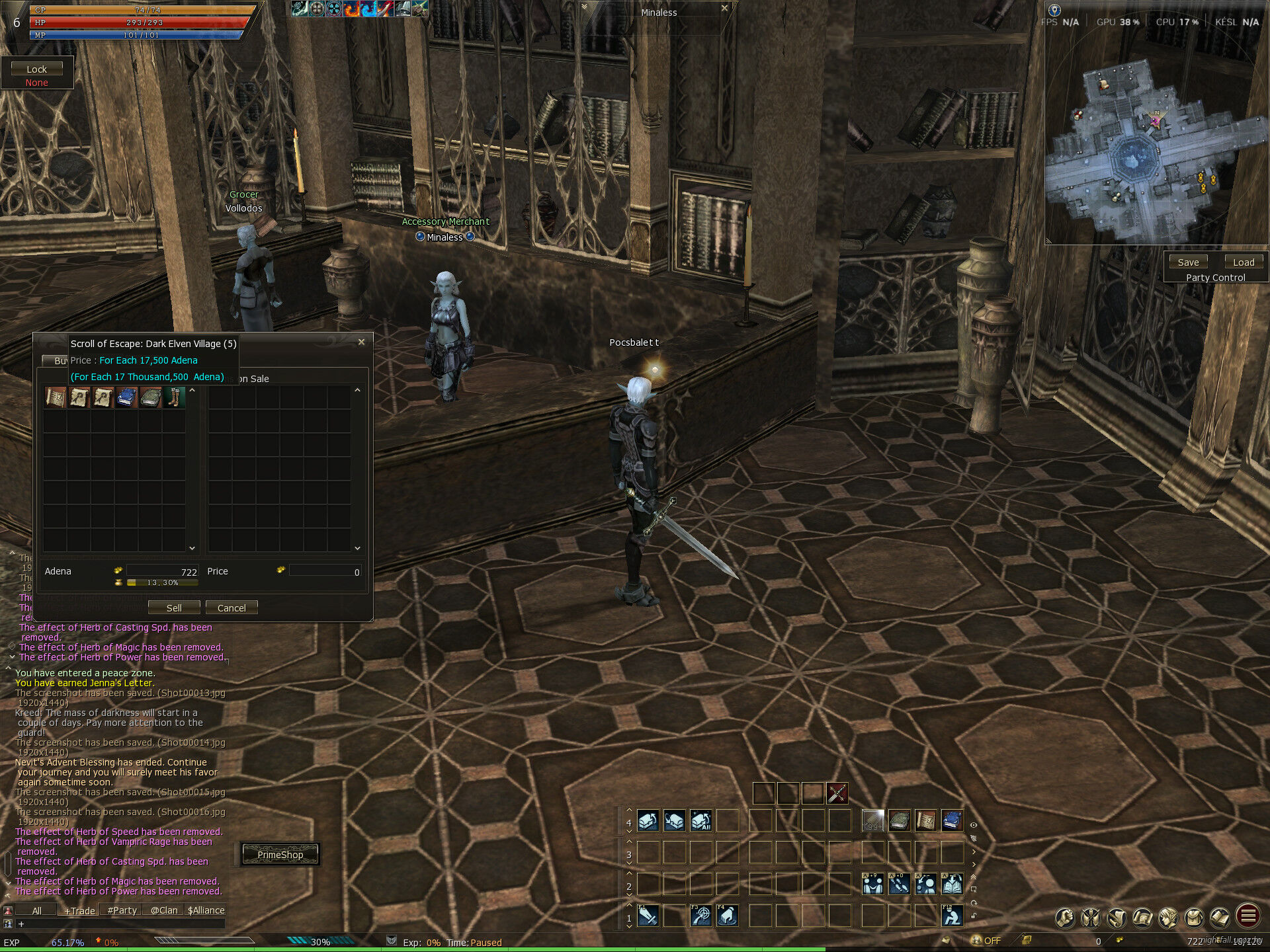Activate the F12 sit action slot
The image size is (1270, 952).
pyautogui.click(x=952, y=916)
